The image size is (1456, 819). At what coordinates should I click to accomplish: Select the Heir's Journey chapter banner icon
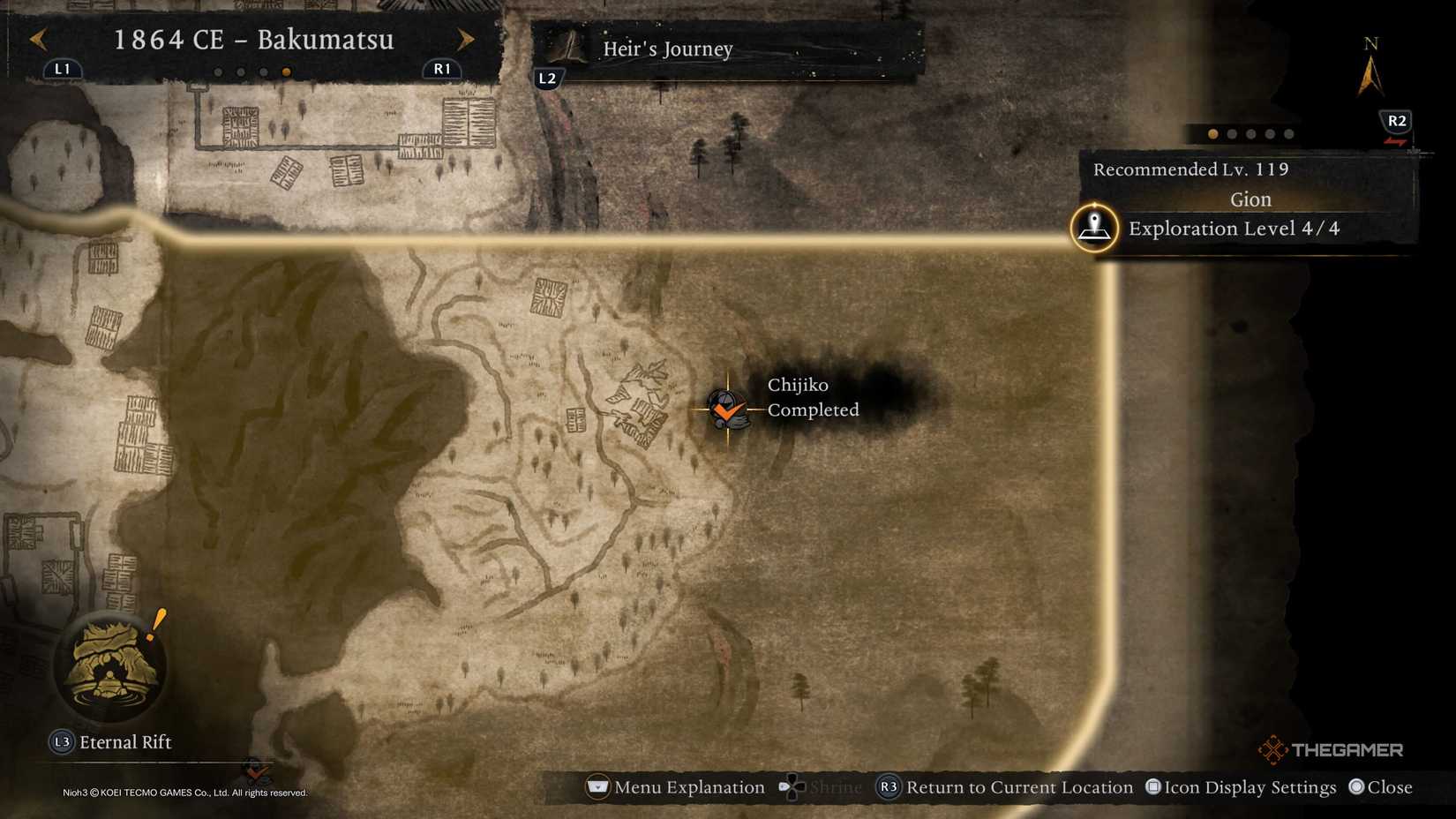coord(567,49)
